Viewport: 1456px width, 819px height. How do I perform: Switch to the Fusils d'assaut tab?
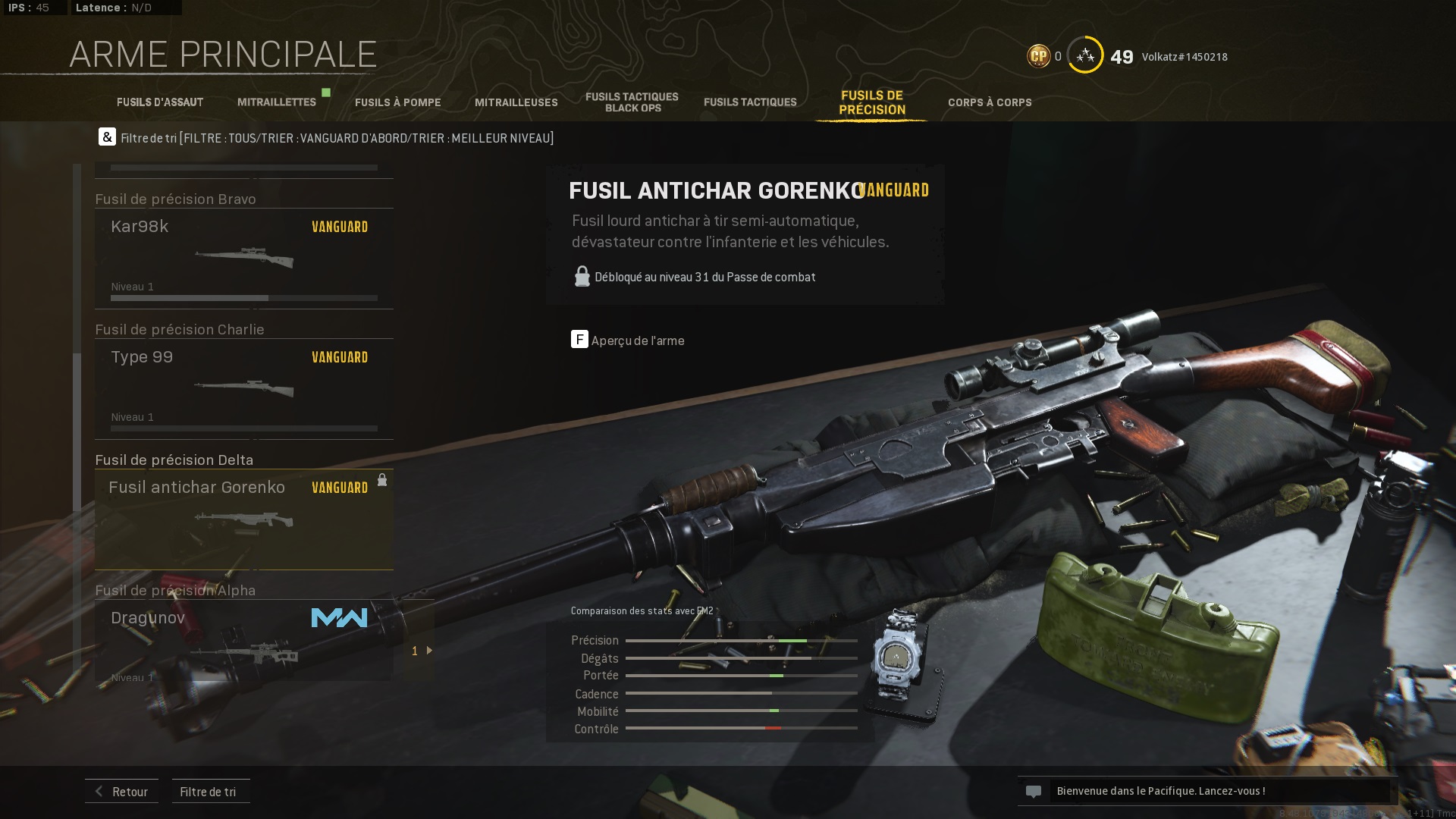(159, 102)
